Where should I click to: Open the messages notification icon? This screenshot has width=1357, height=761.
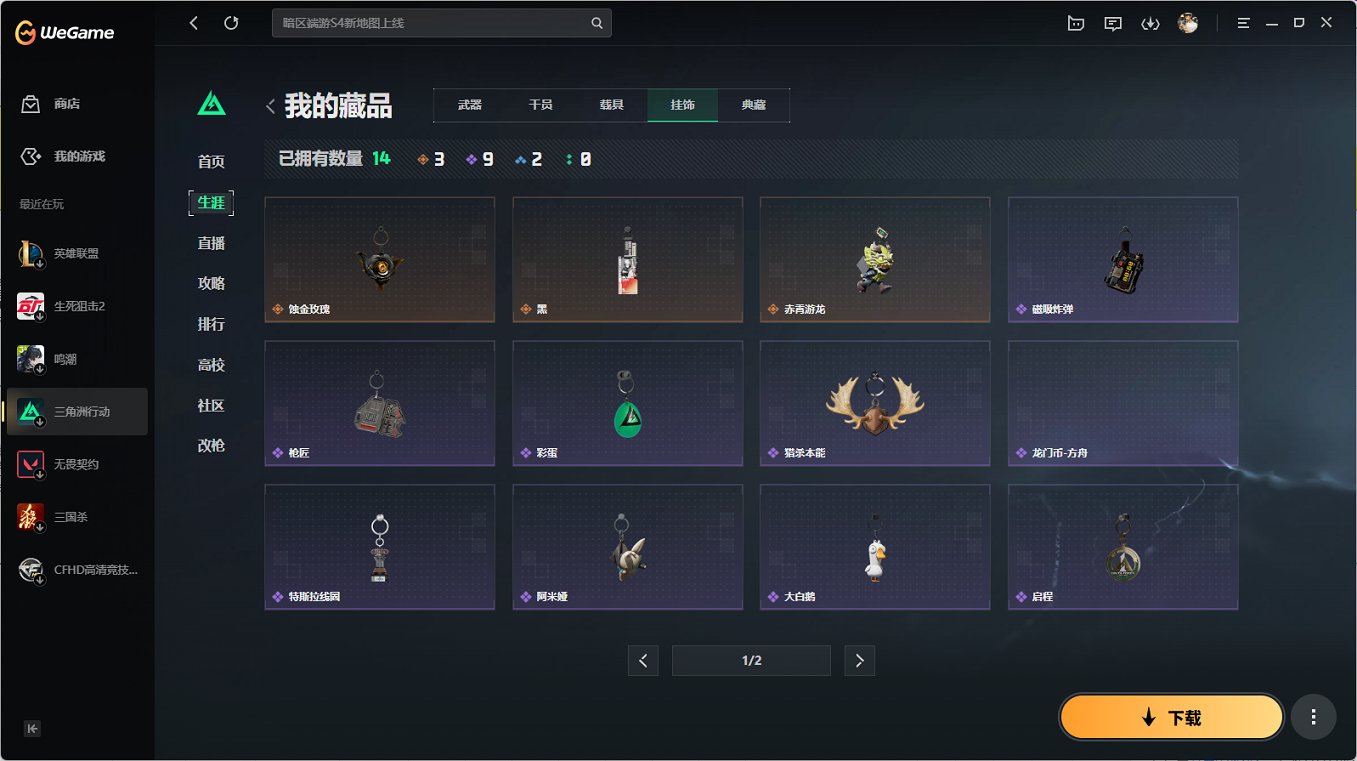pyautogui.click(x=1111, y=23)
